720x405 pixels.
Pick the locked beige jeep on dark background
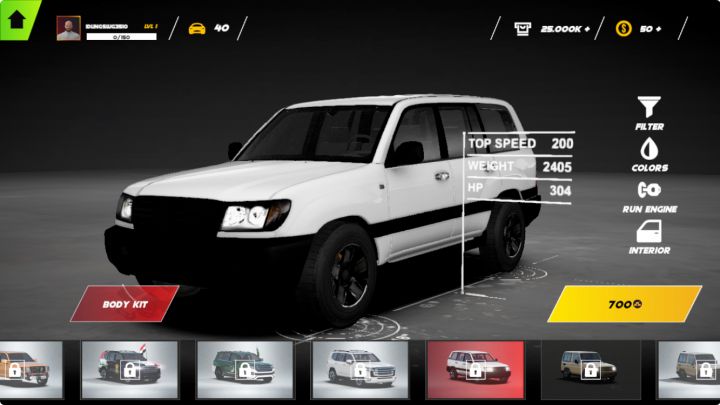click(x=590, y=369)
